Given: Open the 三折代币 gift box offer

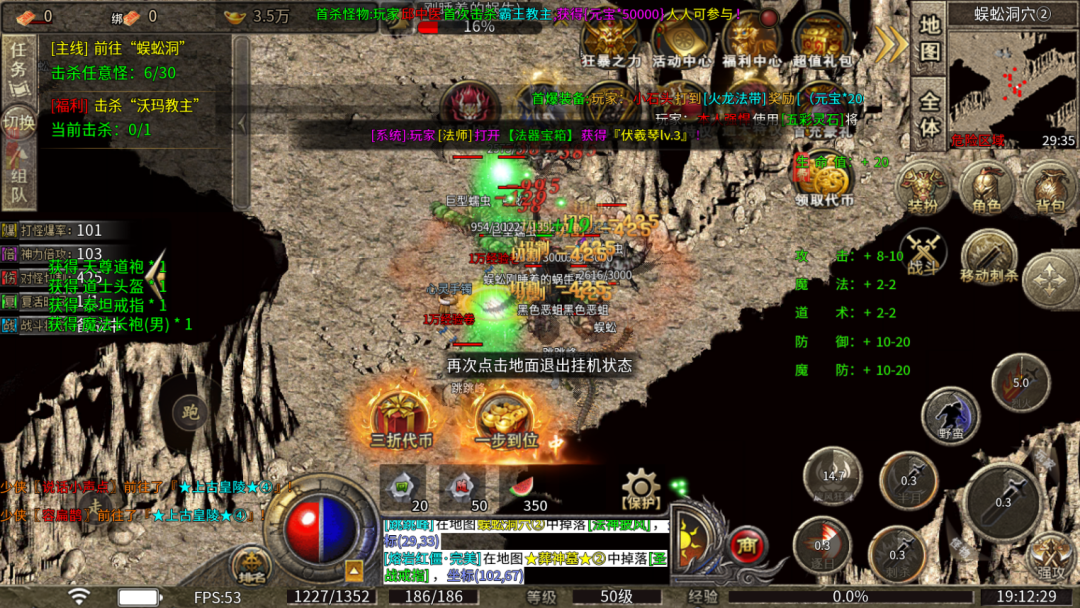Looking at the screenshot, I should pyautogui.click(x=401, y=418).
